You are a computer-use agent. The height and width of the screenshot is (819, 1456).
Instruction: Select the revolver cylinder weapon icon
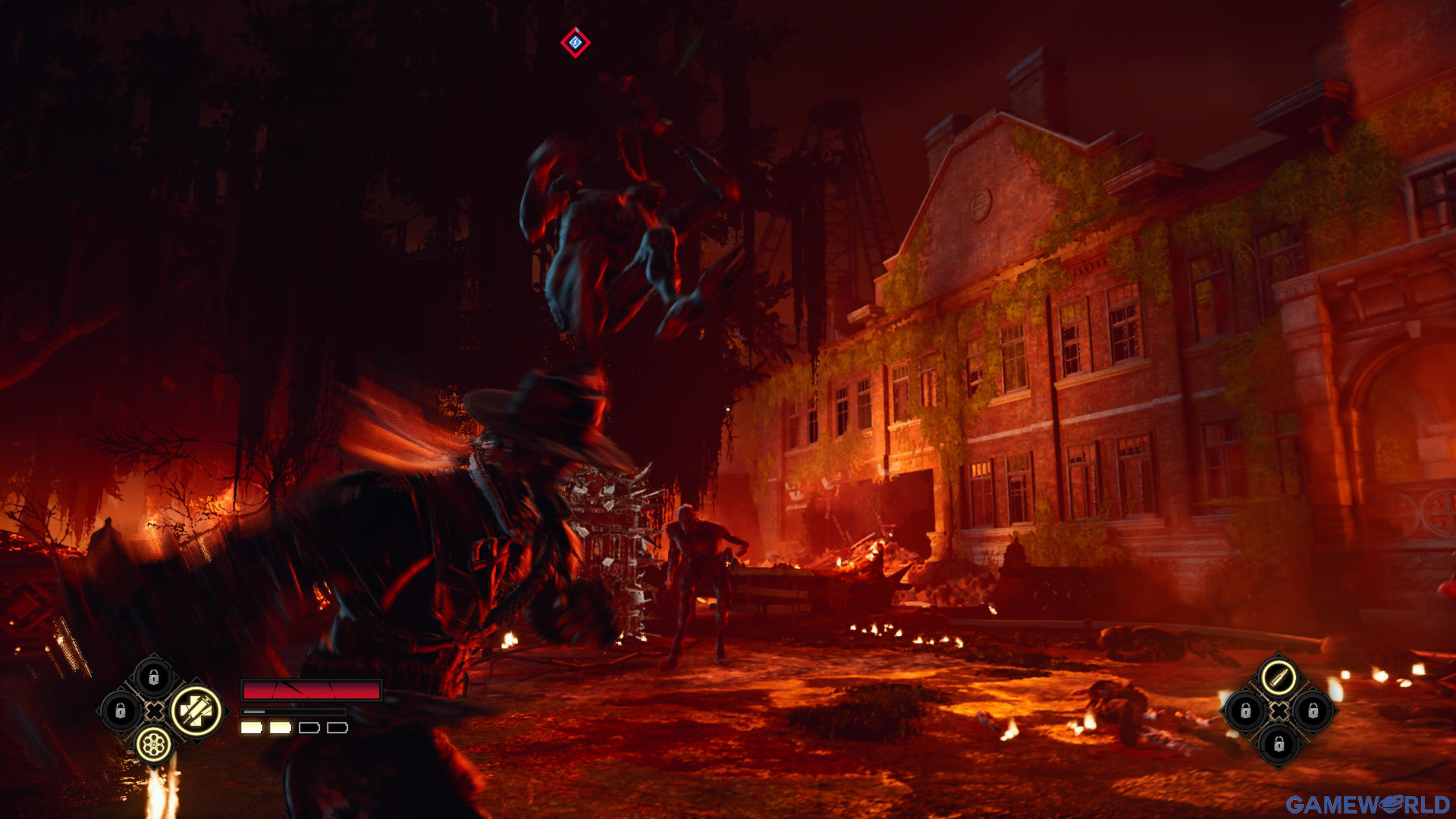pyautogui.click(x=154, y=745)
